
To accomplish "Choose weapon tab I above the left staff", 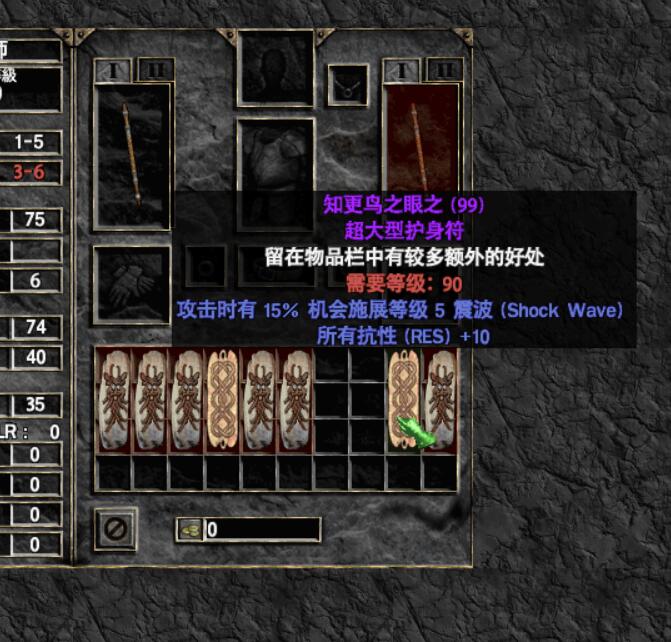I will (x=112, y=70).
